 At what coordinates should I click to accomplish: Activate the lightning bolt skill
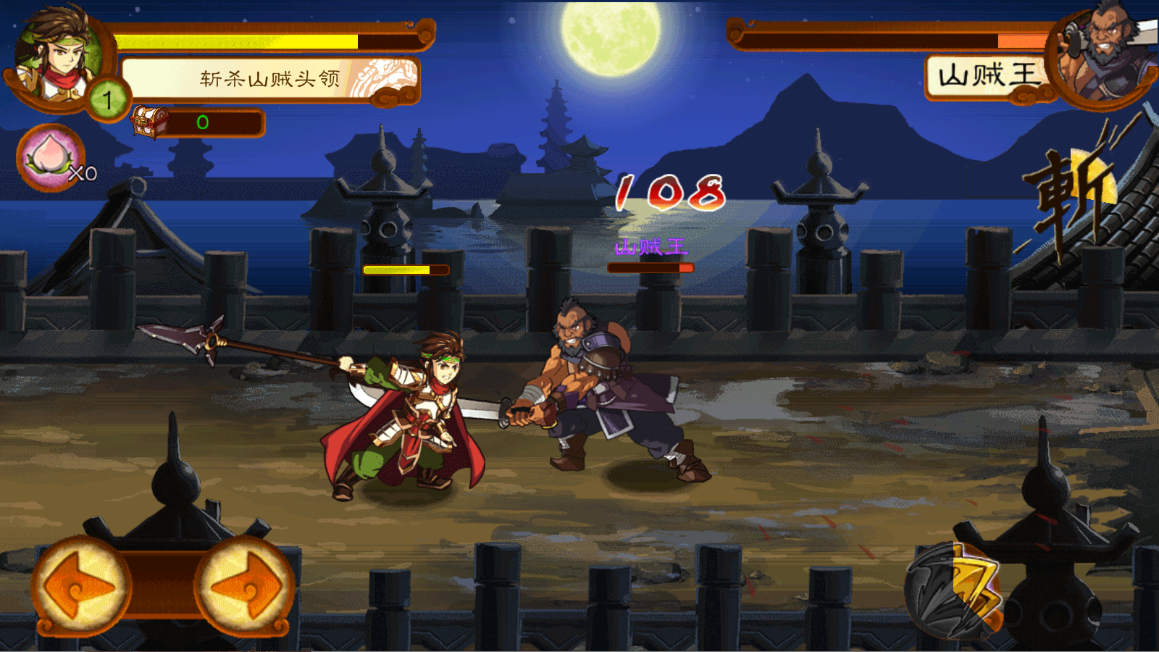(956, 590)
